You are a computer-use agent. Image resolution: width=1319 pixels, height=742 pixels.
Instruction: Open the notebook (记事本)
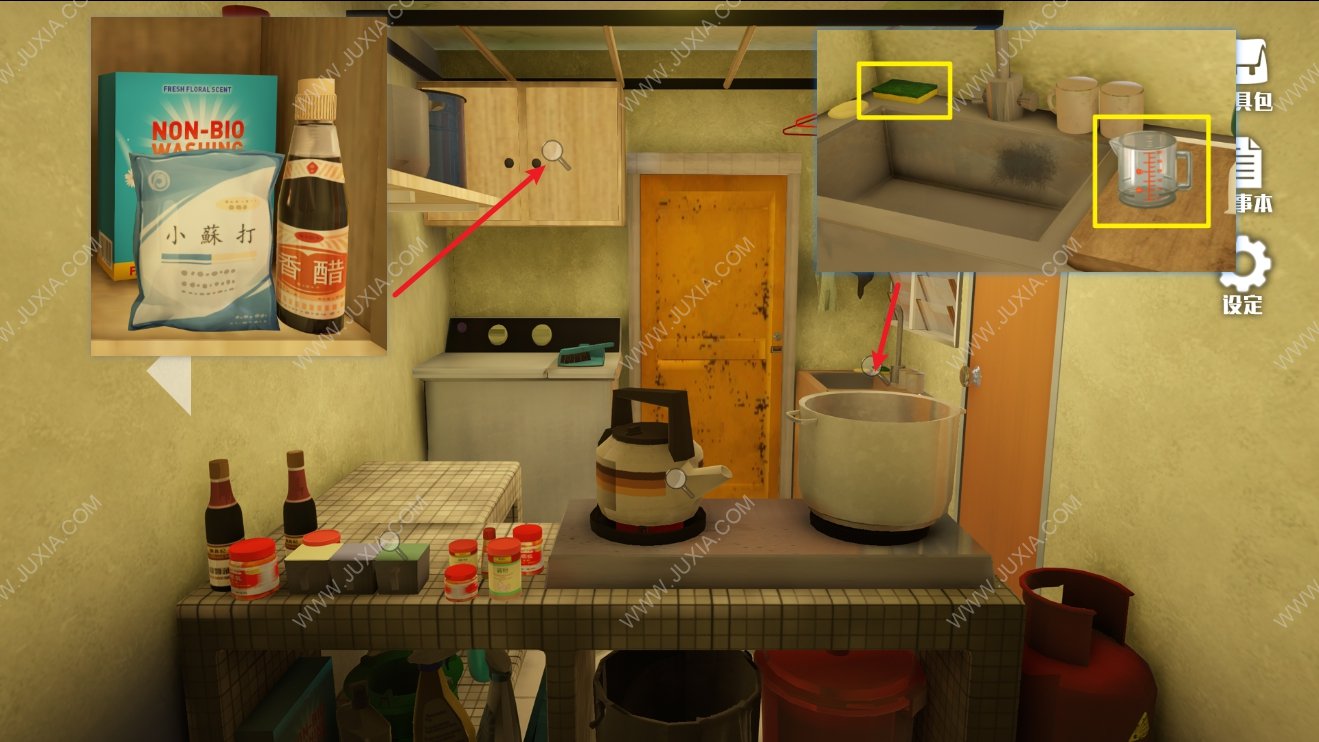click(x=1252, y=175)
